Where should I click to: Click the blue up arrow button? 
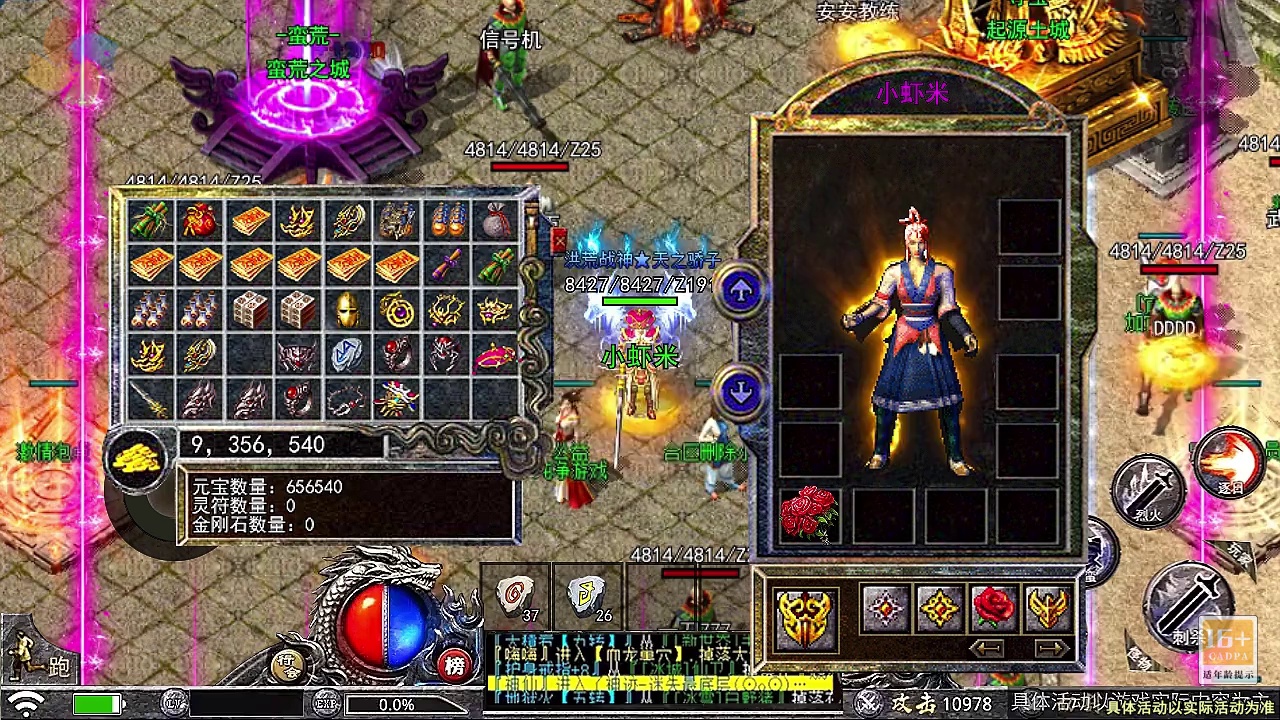coord(741,291)
